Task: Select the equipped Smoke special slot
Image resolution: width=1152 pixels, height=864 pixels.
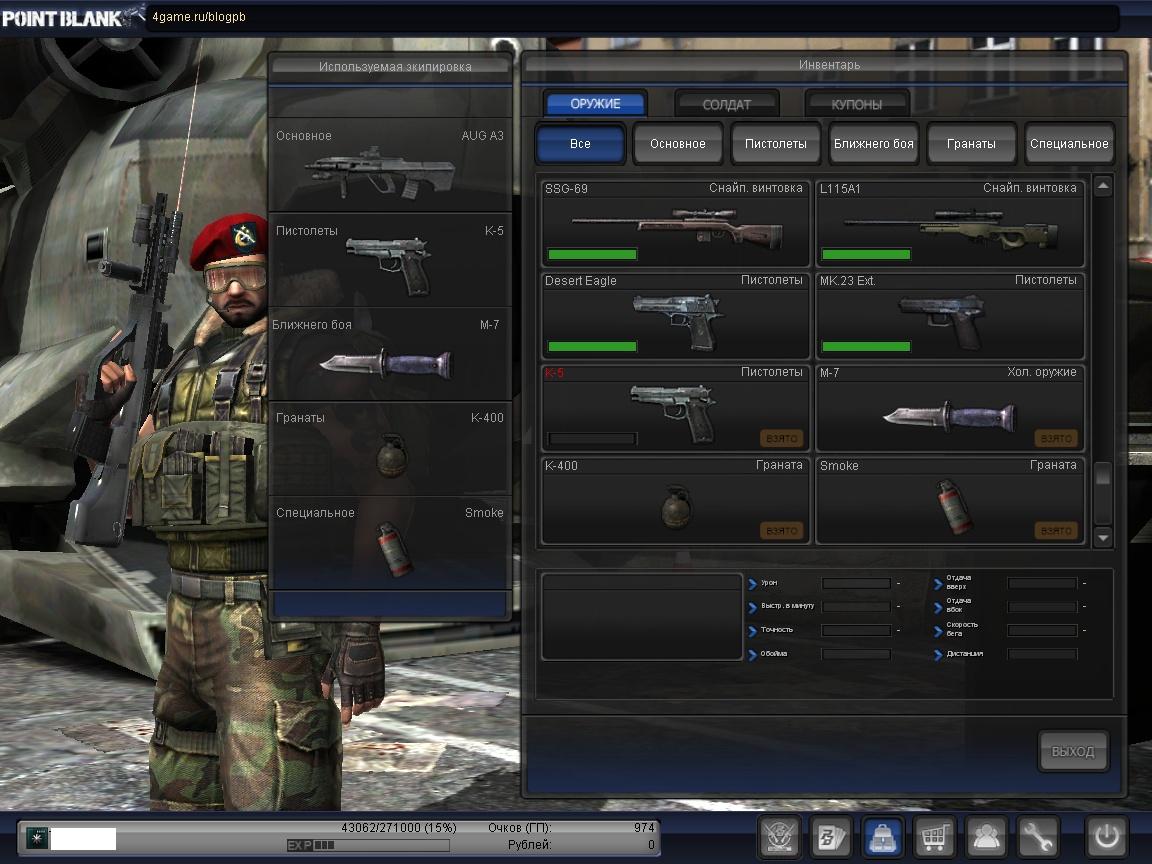Action: [x=390, y=542]
